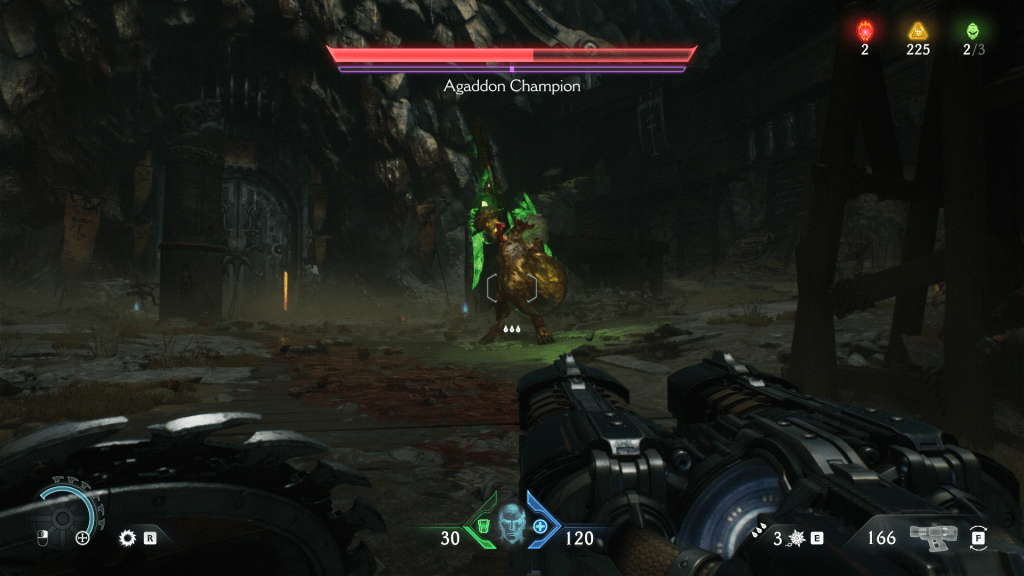The width and height of the screenshot is (1024, 576).
Task: Select the equipped gun weapon icon
Action: [x=934, y=537]
